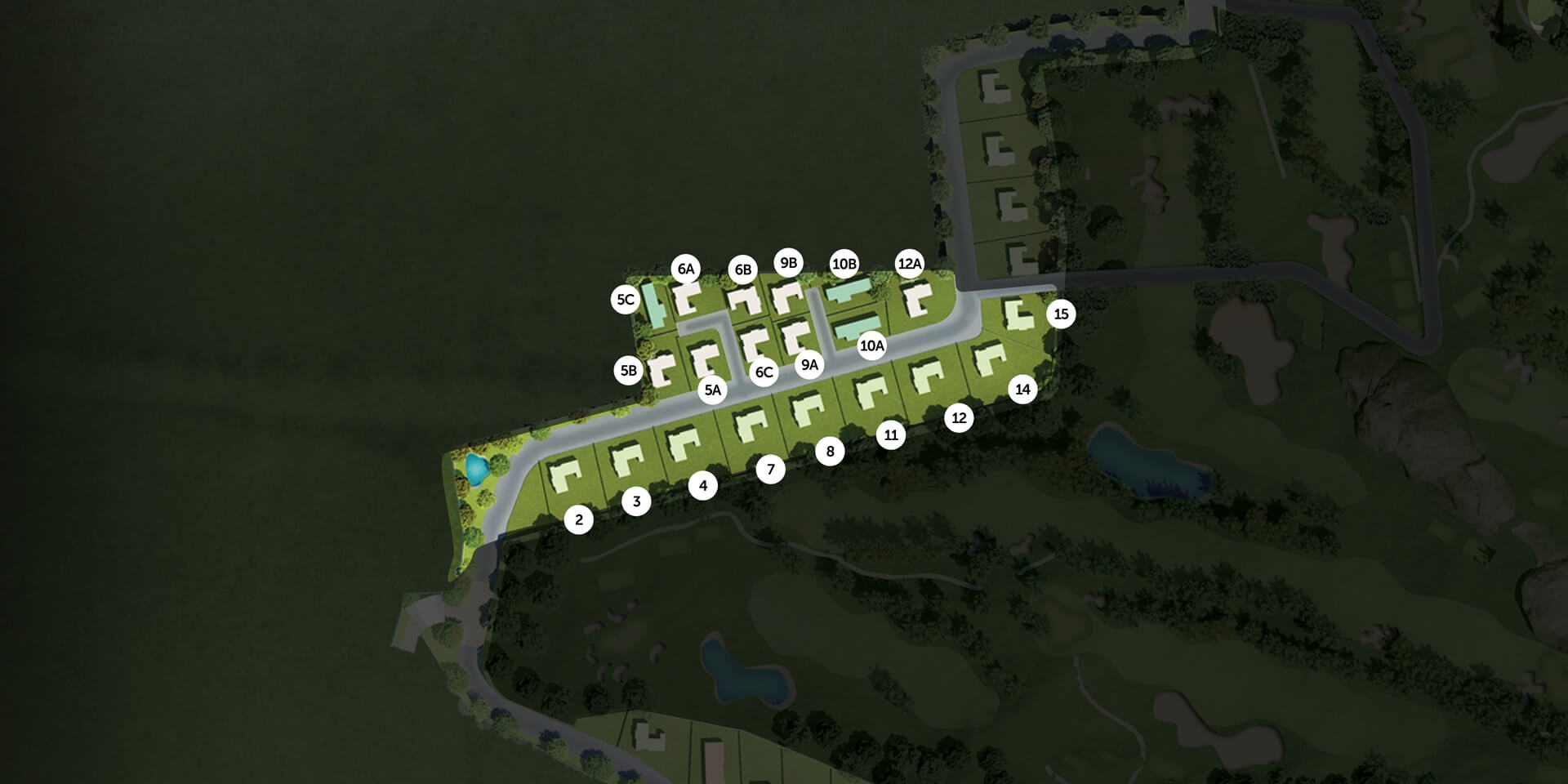The height and width of the screenshot is (784, 1568).
Task: Open lot marker 9B
Action: tap(789, 263)
